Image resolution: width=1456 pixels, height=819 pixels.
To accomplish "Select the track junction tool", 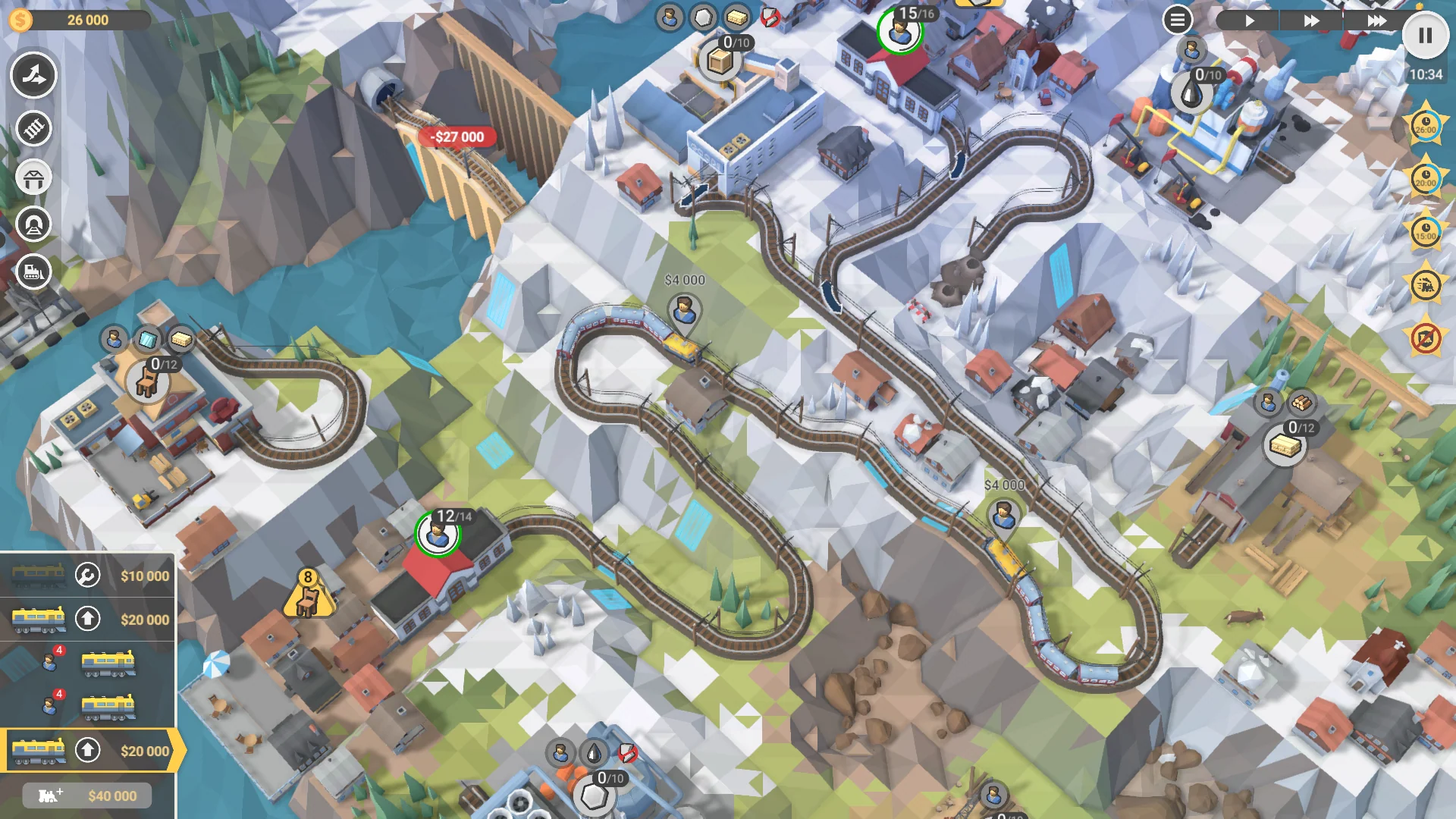I will [33, 76].
